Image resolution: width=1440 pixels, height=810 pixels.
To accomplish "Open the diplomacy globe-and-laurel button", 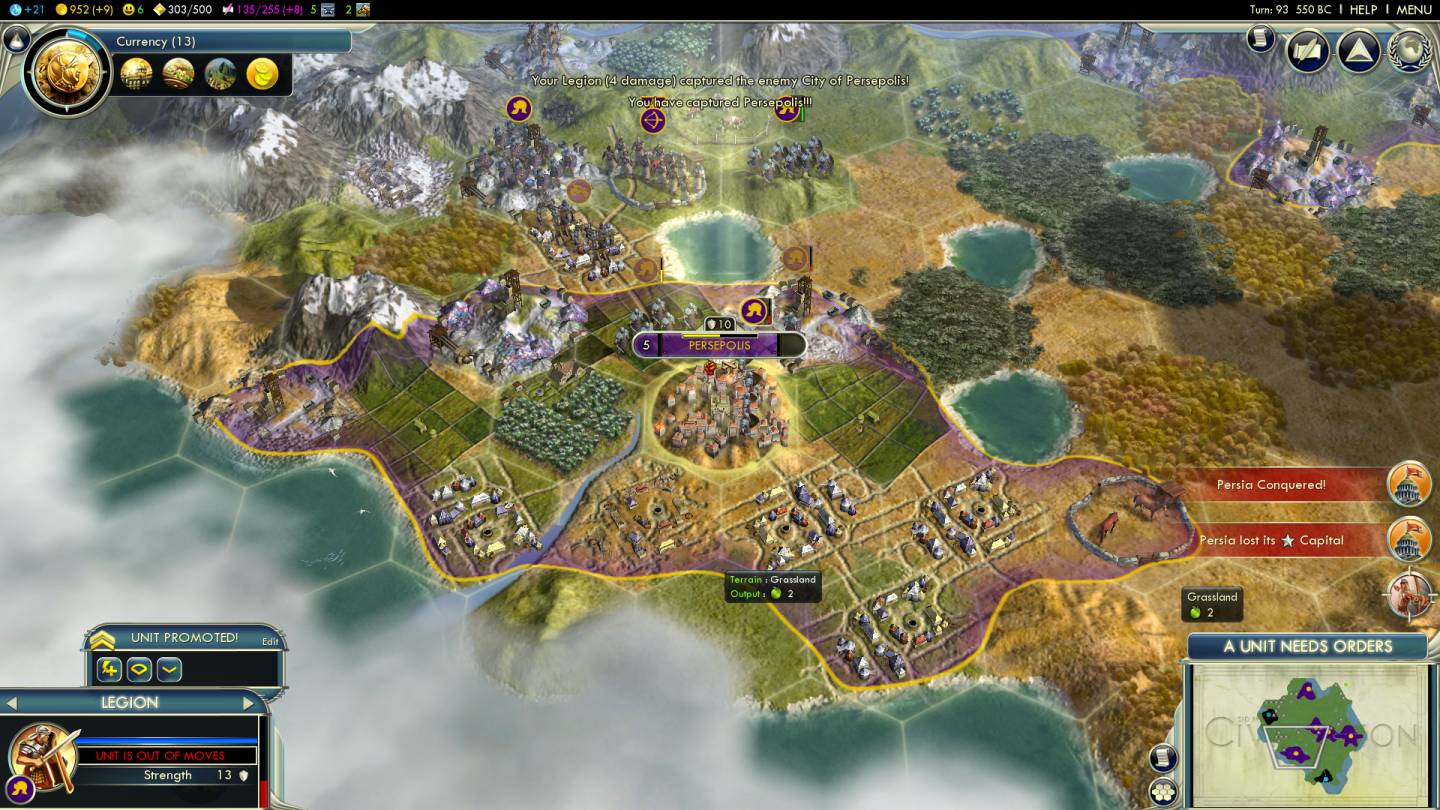I will [x=1410, y=50].
